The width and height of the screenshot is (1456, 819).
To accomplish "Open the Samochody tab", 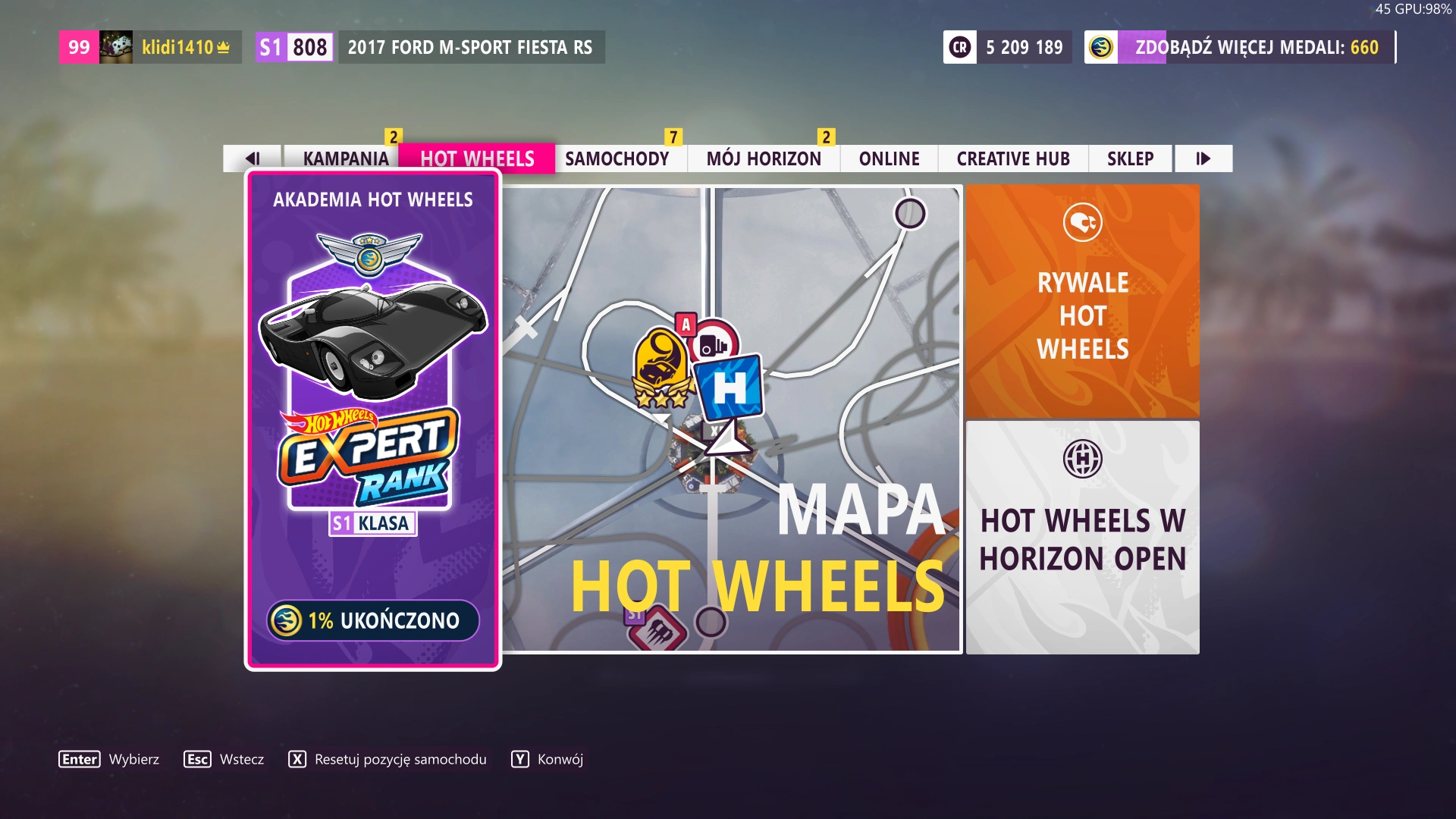I will pyautogui.click(x=617, y=158).
